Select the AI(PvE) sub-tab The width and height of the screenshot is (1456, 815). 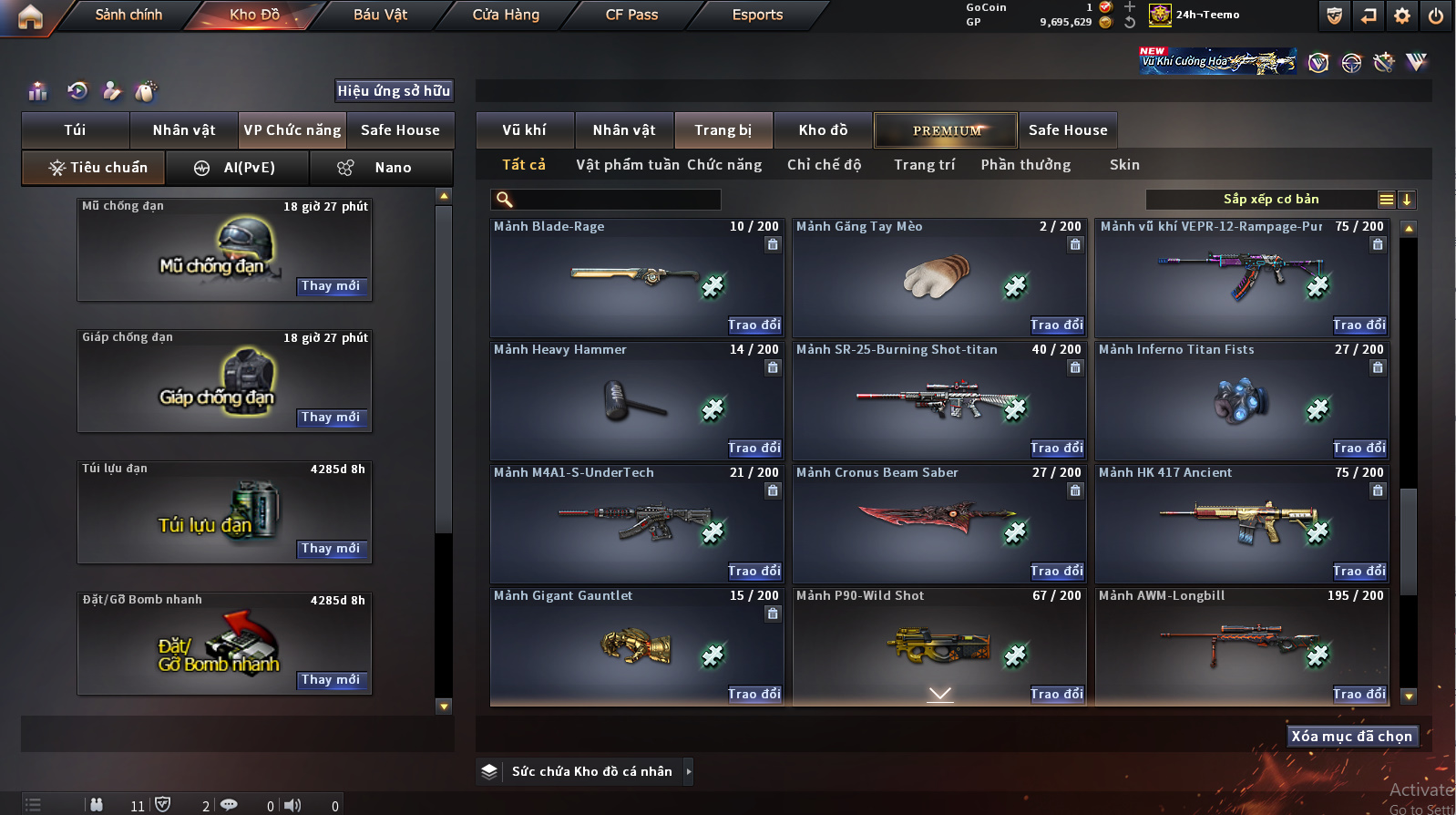[x=235, y=168]
